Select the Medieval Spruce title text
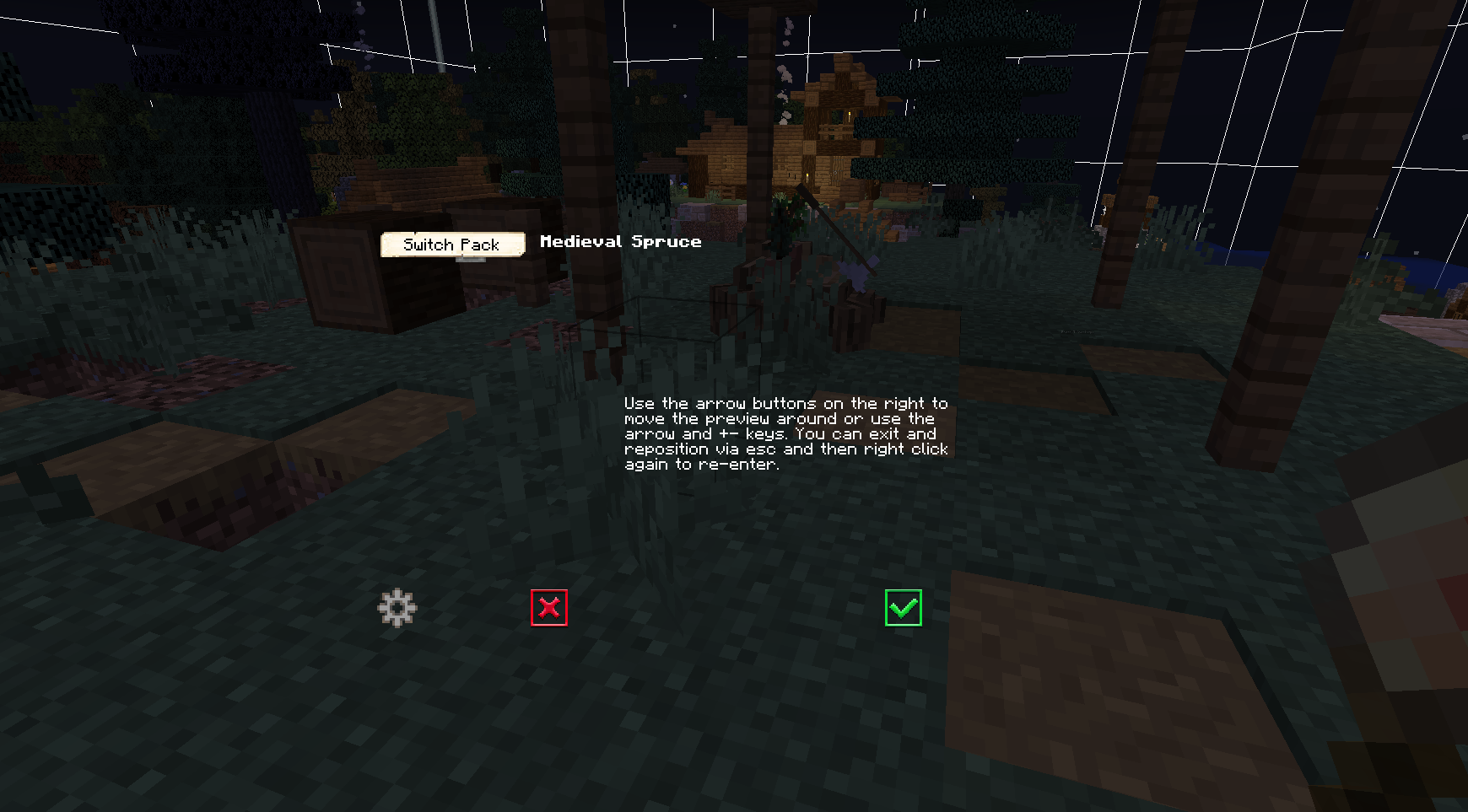This screenshot has width=1468, height=812. coord(620,242)
